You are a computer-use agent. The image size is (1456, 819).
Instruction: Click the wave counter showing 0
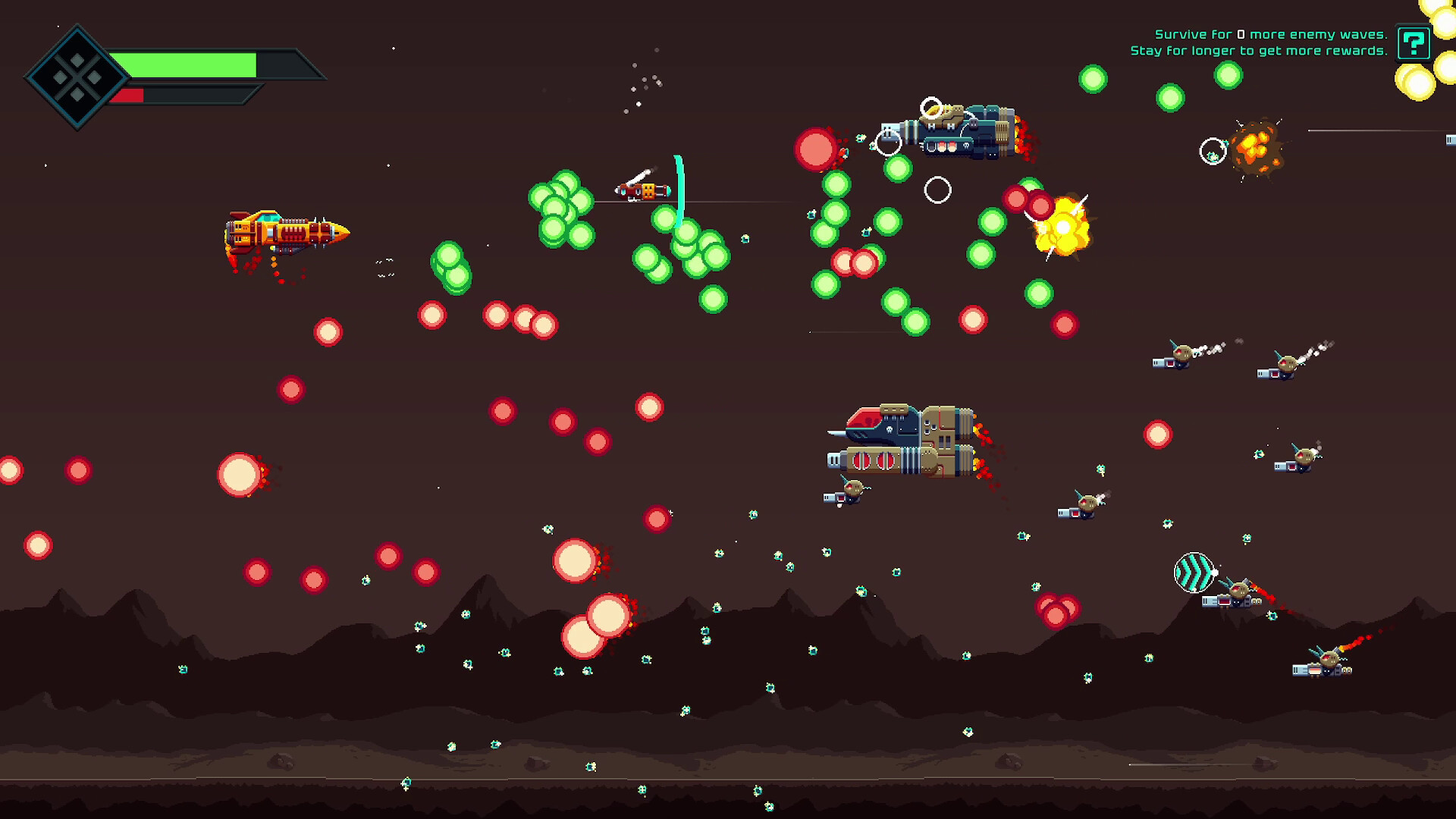pyautogui.click(x=1241, y=34)
